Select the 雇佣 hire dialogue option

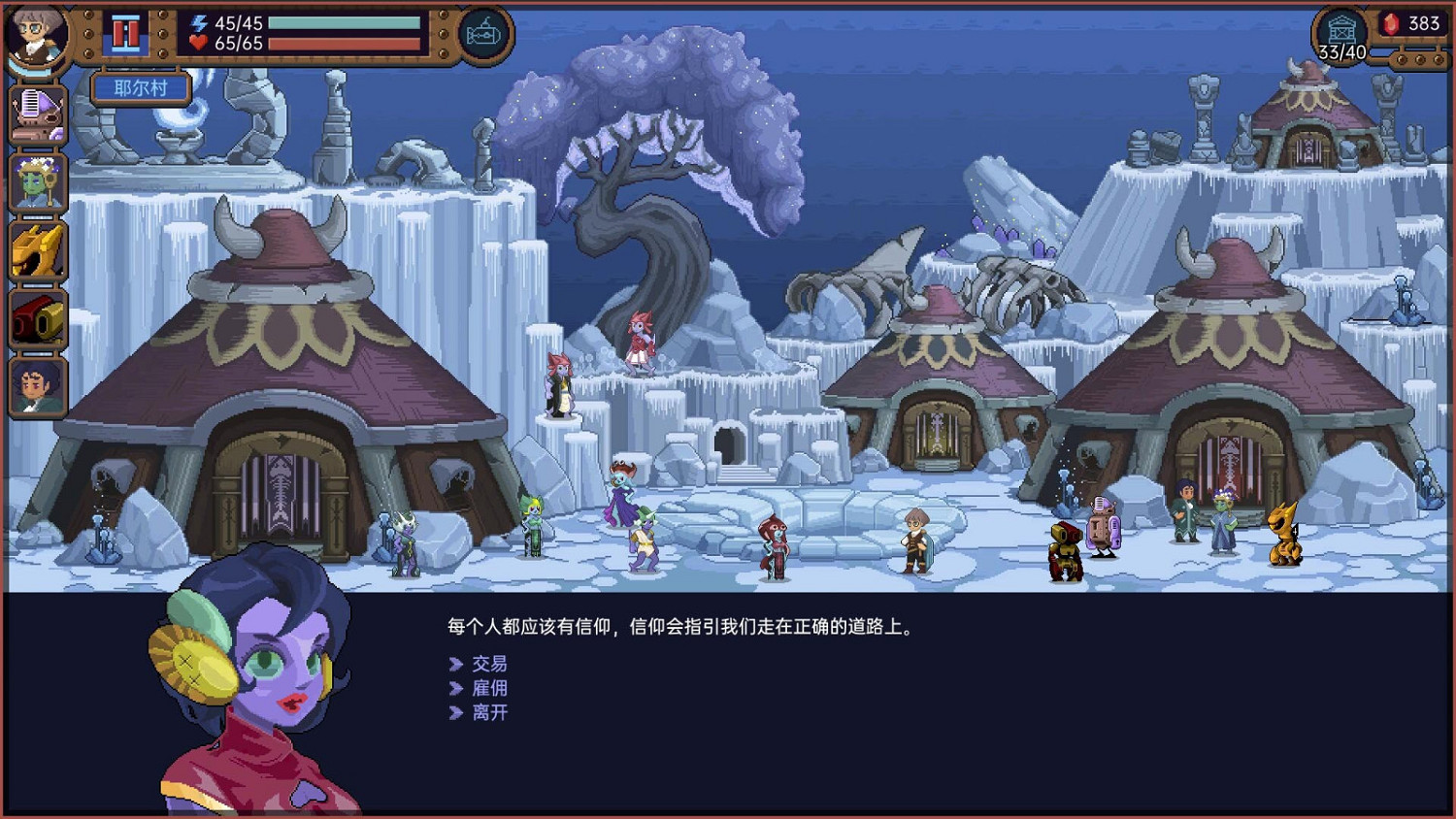491,689
